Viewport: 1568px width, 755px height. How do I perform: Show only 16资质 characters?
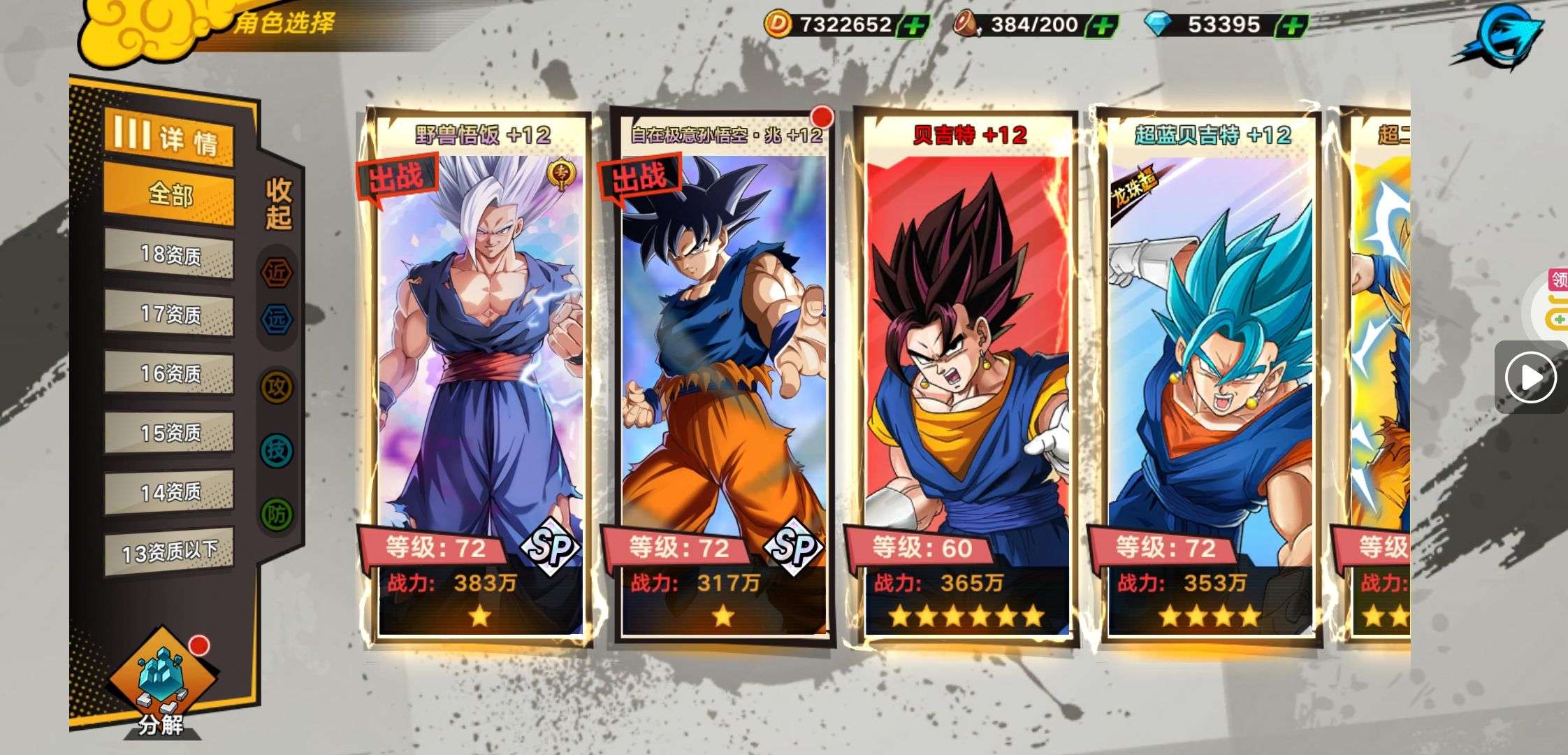(x=169, y=374)
